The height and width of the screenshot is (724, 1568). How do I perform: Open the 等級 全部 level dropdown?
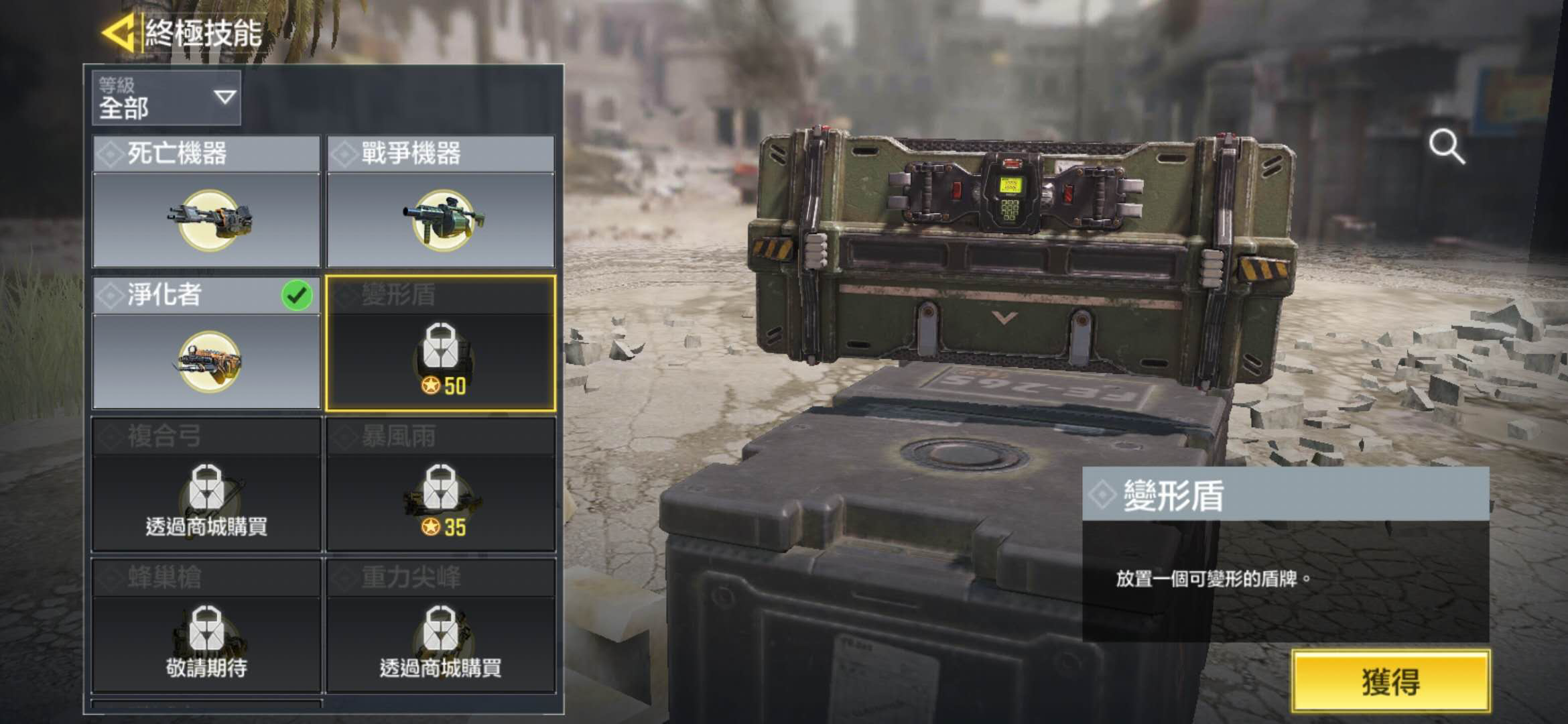coord(166,98)
